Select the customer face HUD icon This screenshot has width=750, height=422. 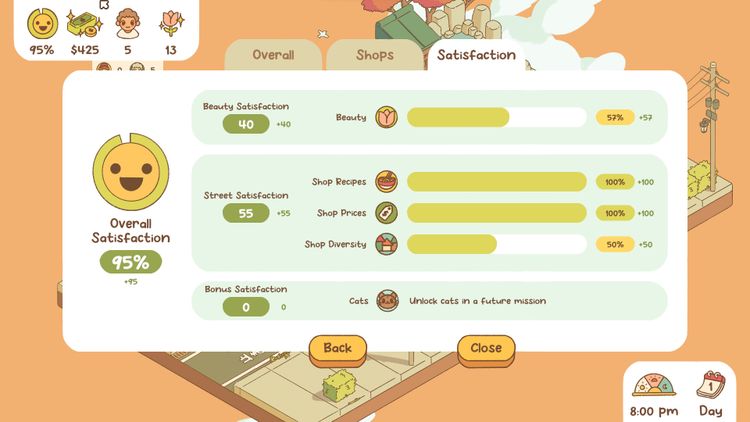point(128,22)
